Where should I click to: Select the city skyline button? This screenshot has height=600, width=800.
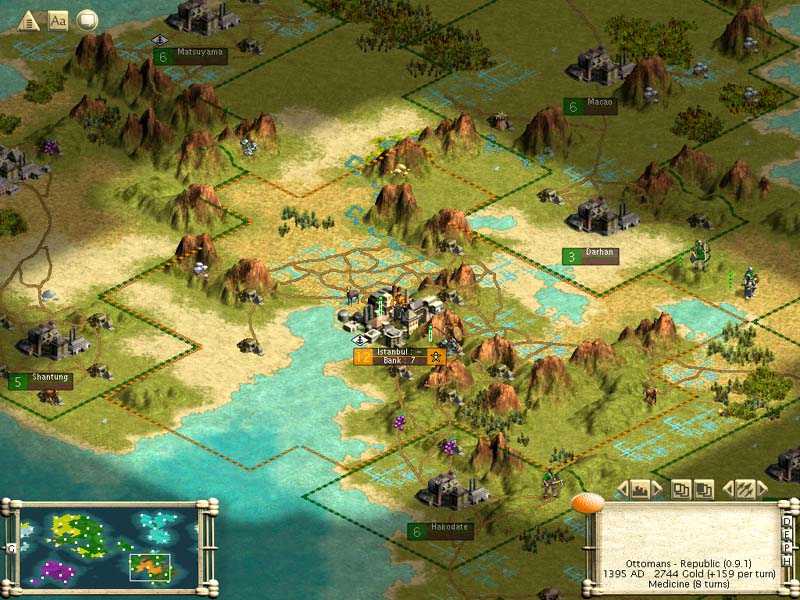click(641, 489)
